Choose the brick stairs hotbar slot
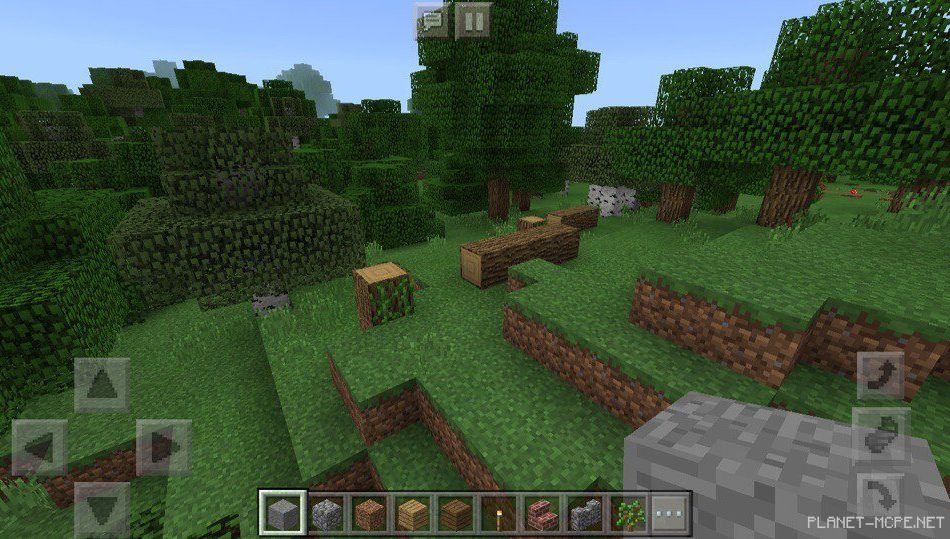The image size is (950, 539). (x=542, y=513)
